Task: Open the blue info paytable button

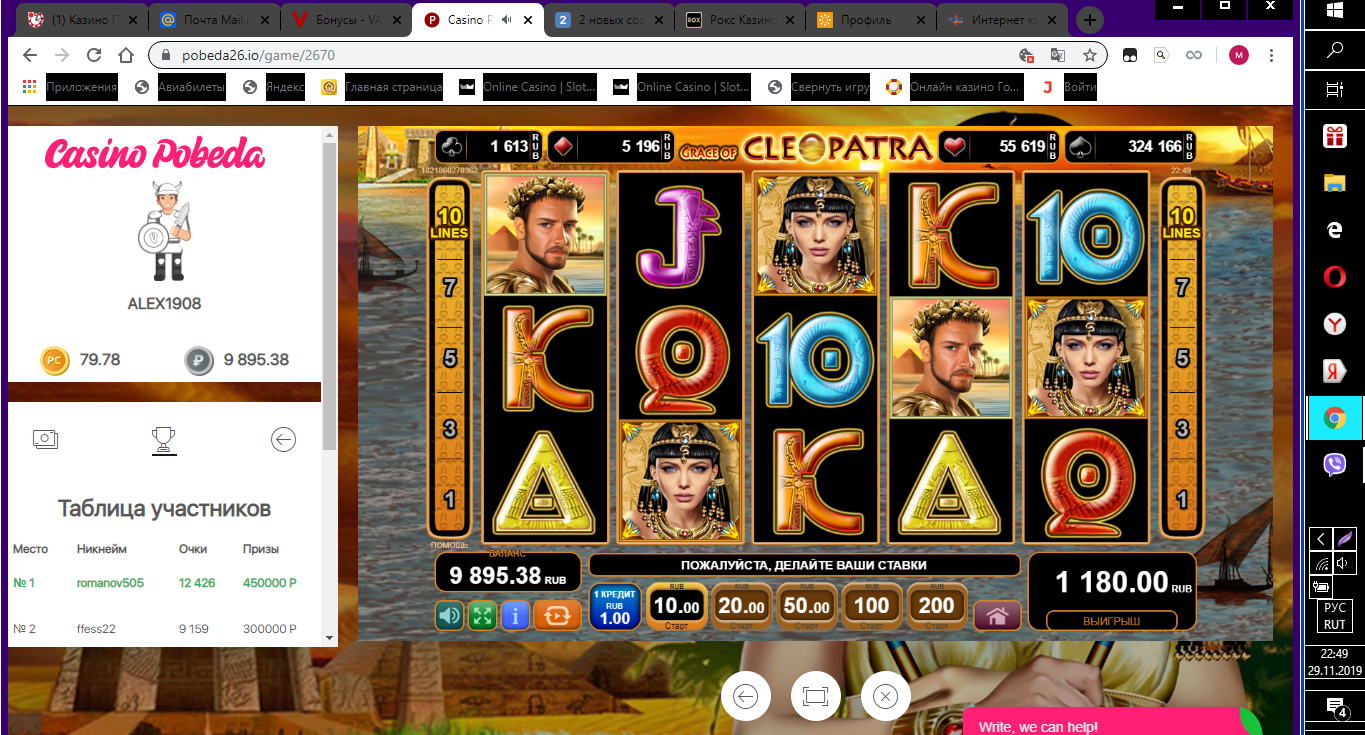Action: (515, 615)
